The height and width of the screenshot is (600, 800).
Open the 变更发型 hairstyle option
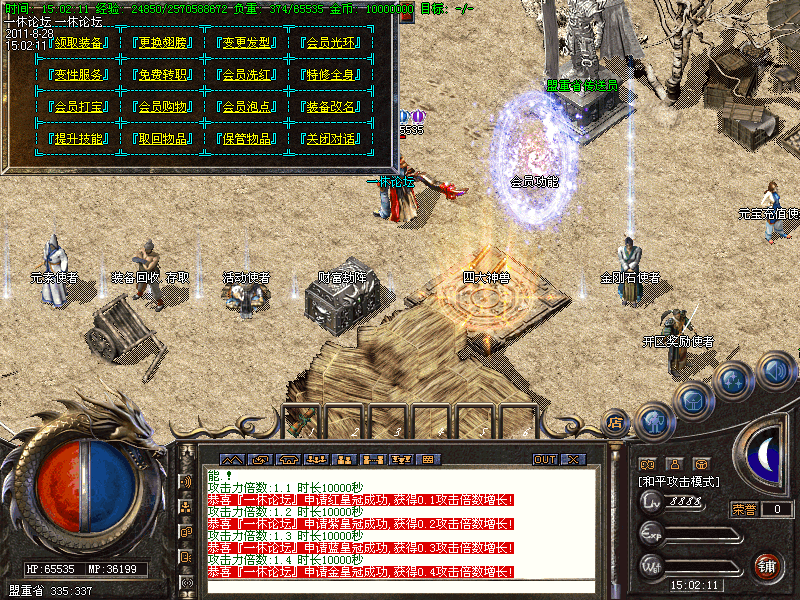(x=246, y=43)
